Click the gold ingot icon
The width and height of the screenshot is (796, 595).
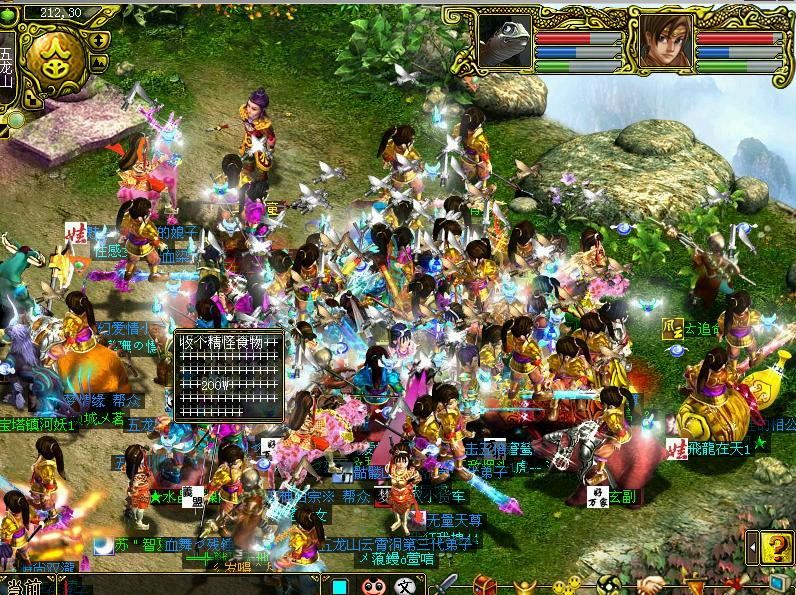[526, 585]
